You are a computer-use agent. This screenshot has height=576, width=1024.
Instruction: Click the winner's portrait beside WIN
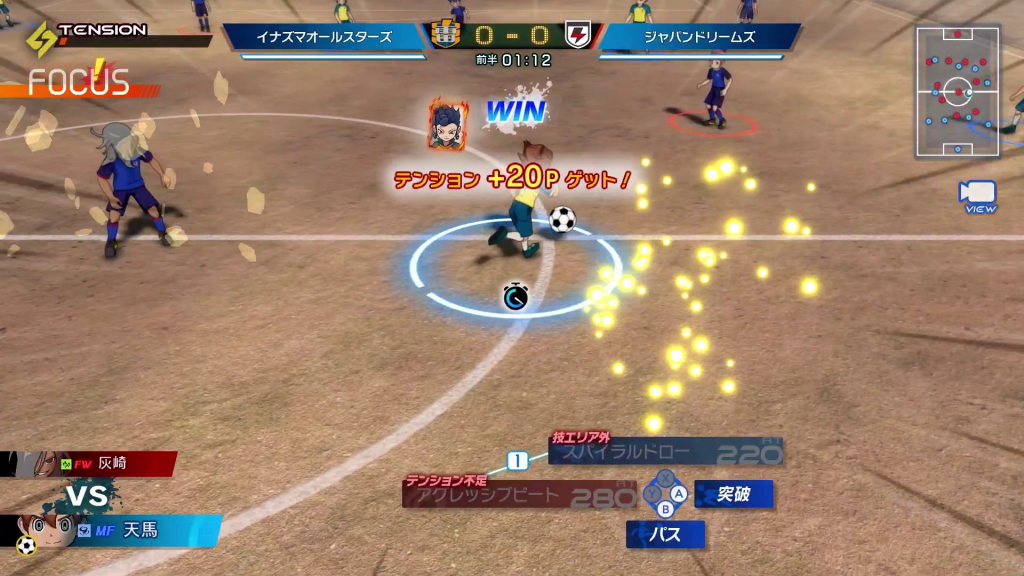[448, 124]
